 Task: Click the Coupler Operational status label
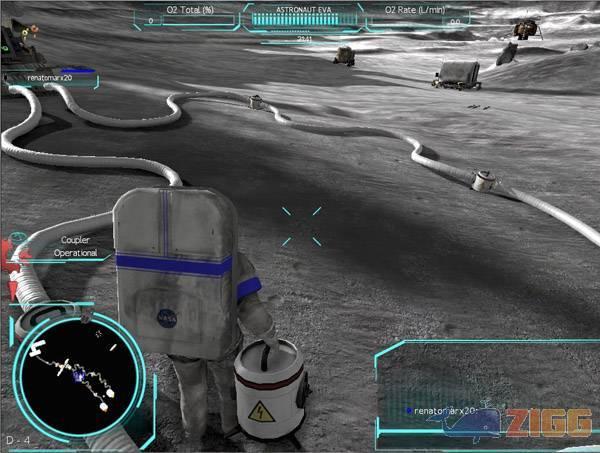coord(78,247)
